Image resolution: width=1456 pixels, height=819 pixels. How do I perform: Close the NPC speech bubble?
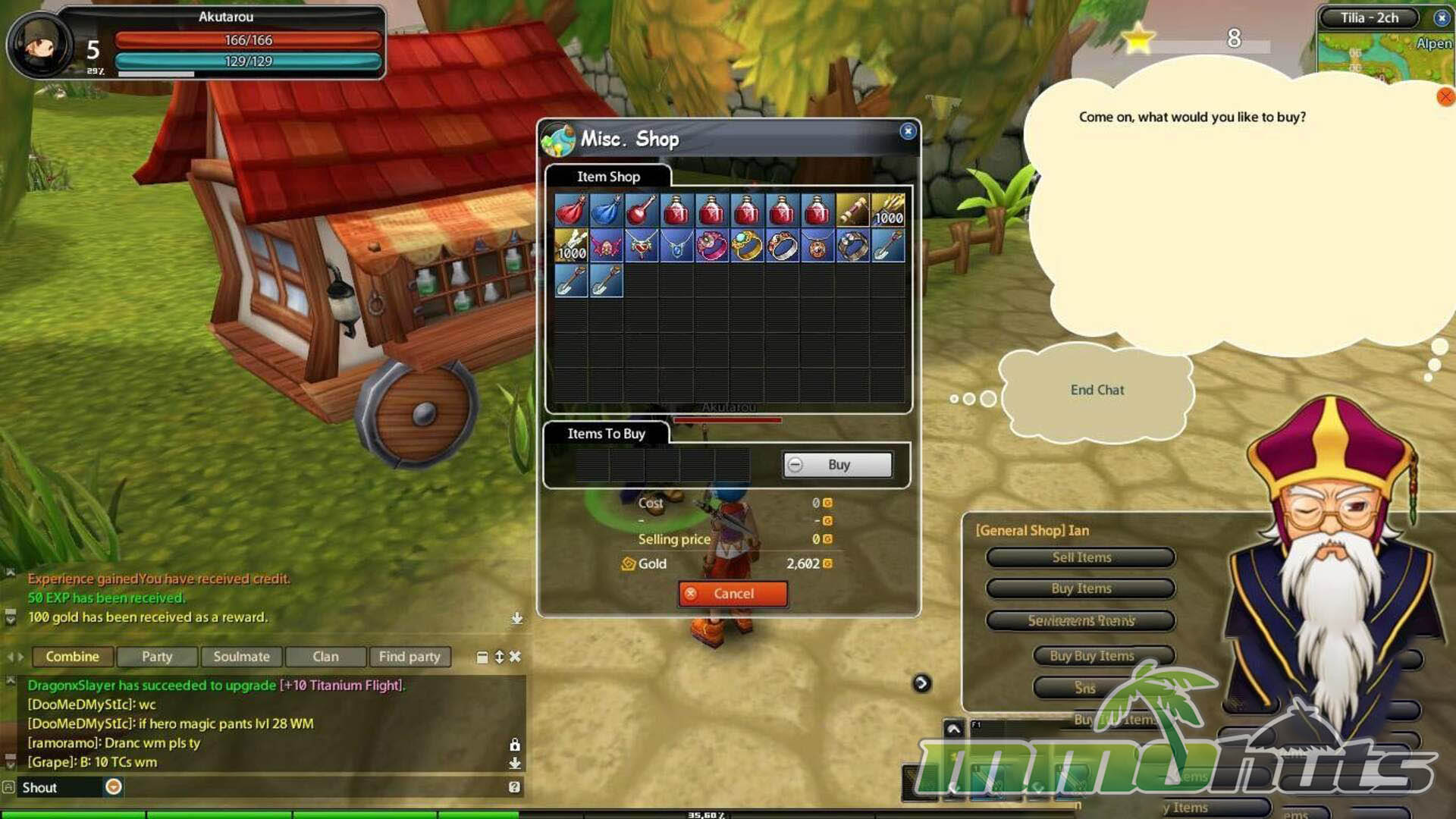point(1445,96)
